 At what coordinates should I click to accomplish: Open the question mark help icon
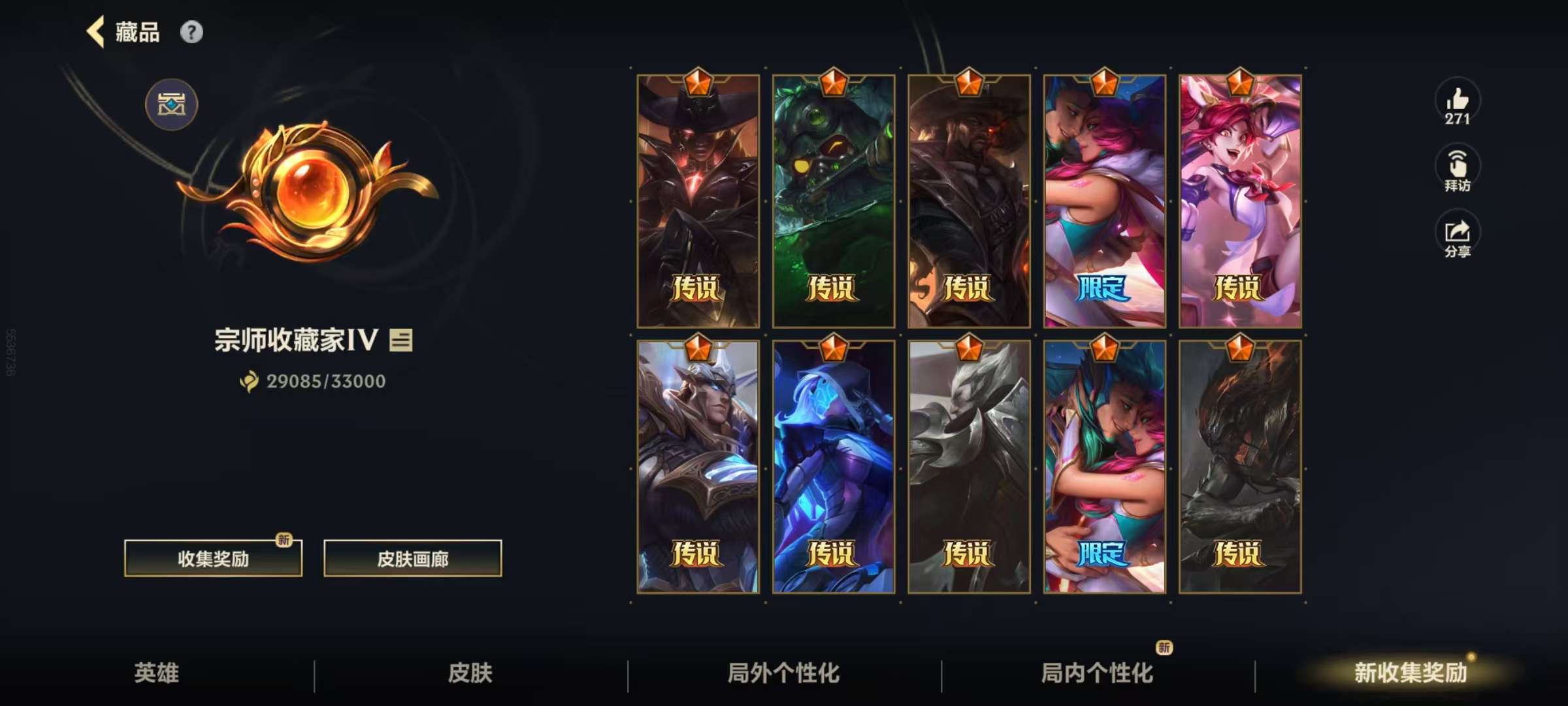(191, 32)
